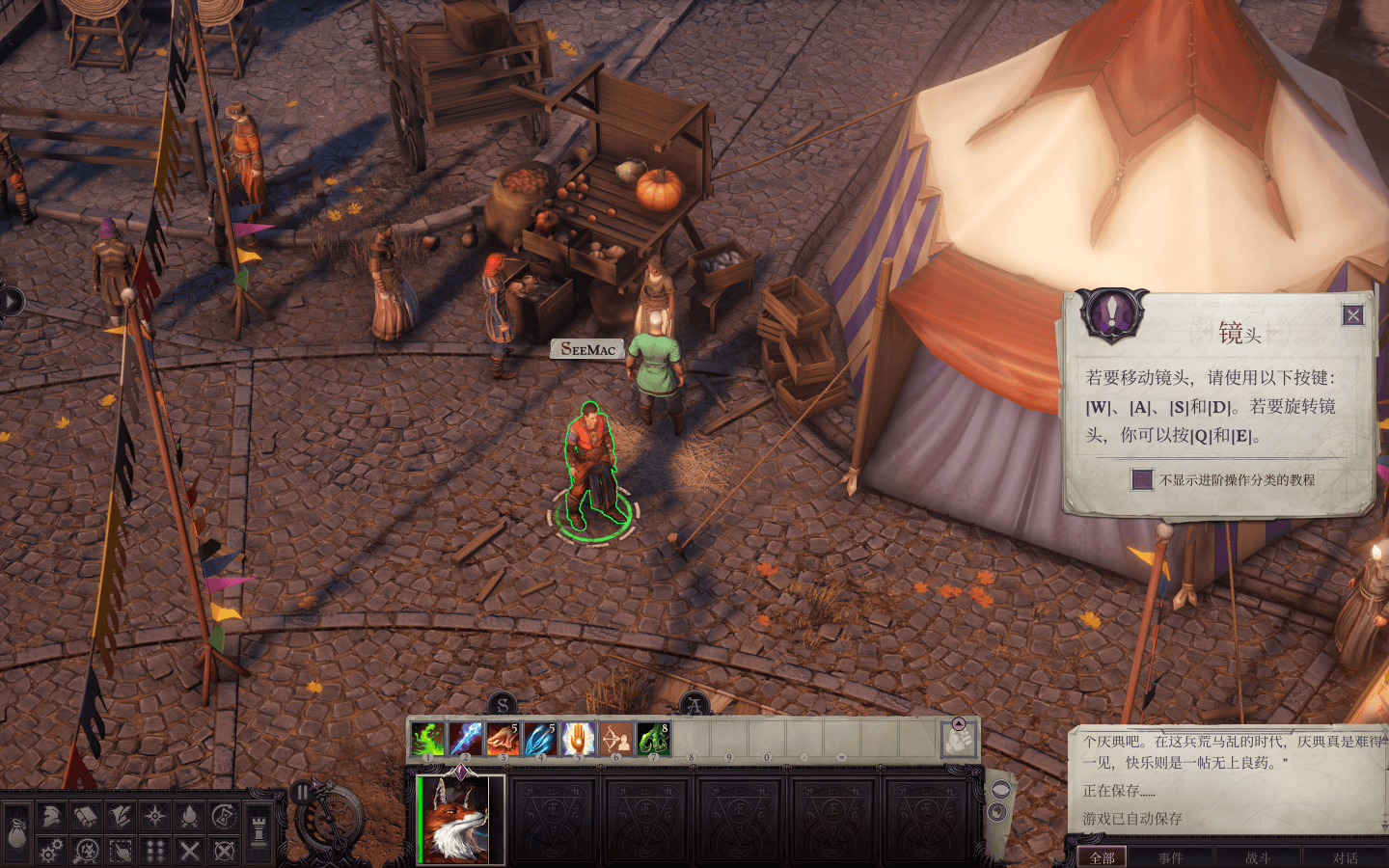Activate the green acid splash spell
The height and width of the screenshot is (868, 1389).
[427, 740]
